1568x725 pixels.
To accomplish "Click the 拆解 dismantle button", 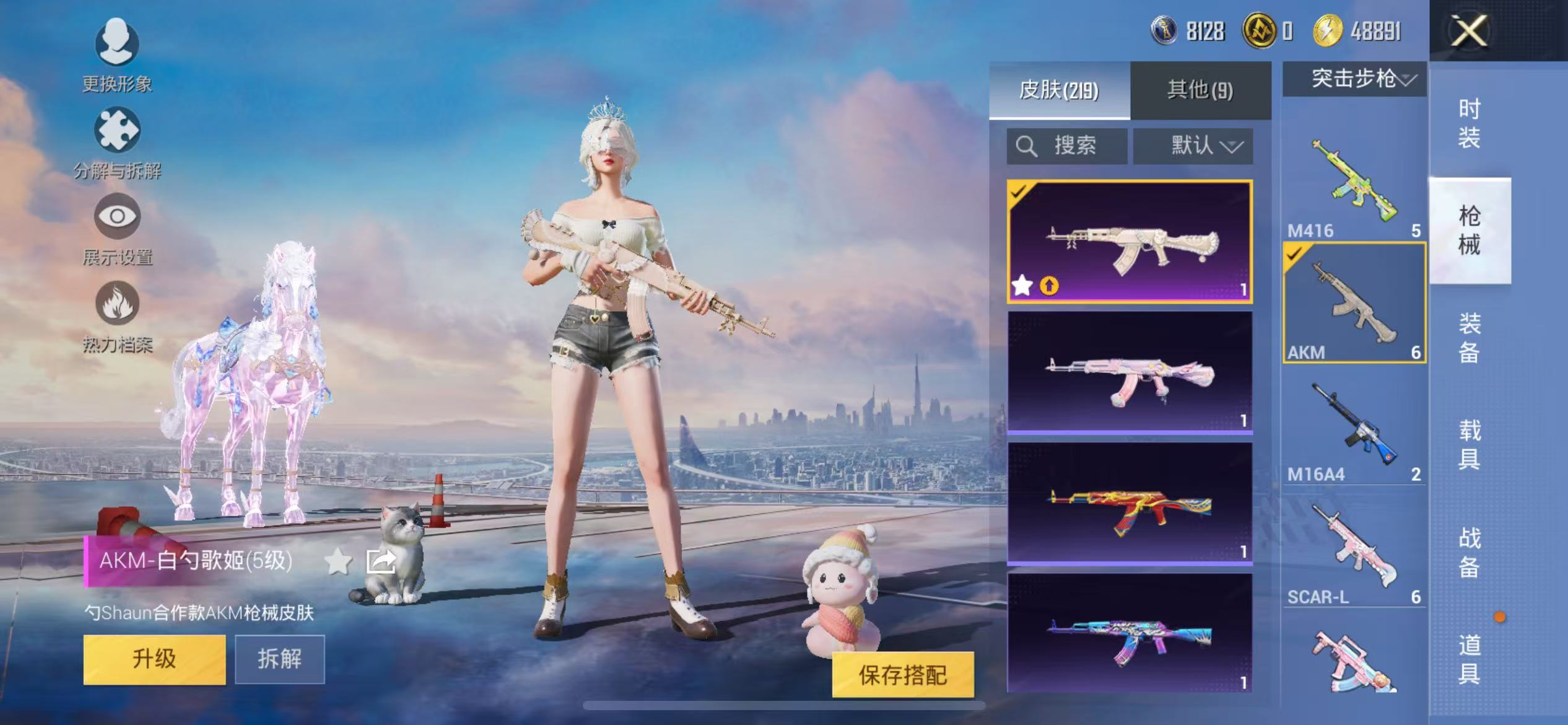I will point(279,659).
